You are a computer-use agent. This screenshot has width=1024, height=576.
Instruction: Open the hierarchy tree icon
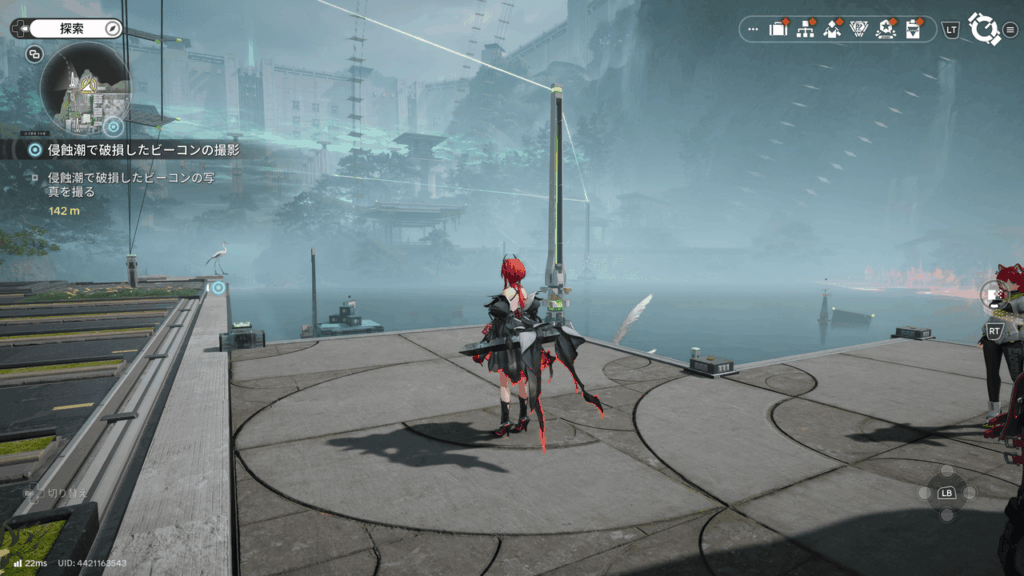pyautogui.click(x=804, y=29)
